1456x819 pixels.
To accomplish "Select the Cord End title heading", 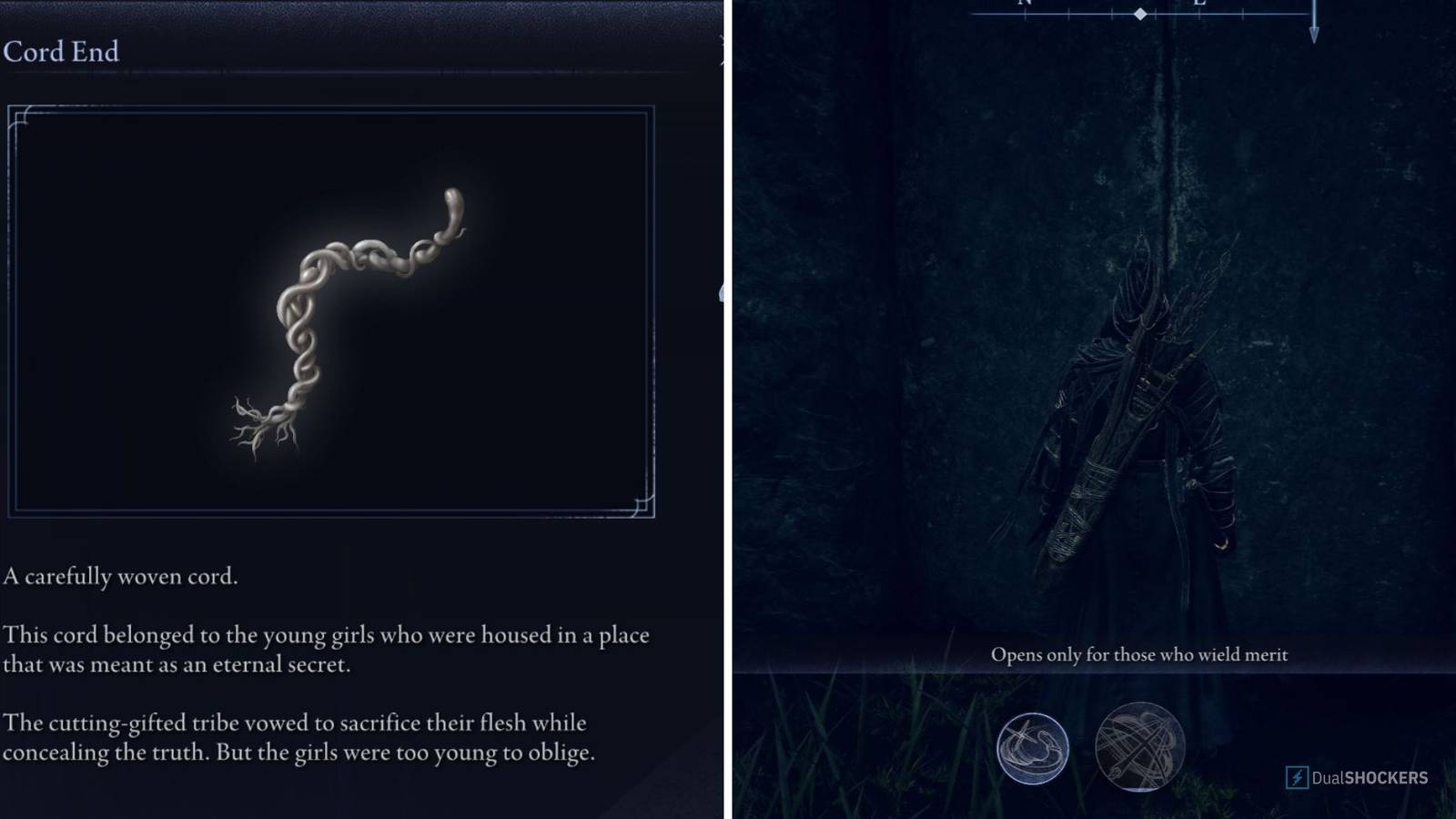I will click(62, 52).
